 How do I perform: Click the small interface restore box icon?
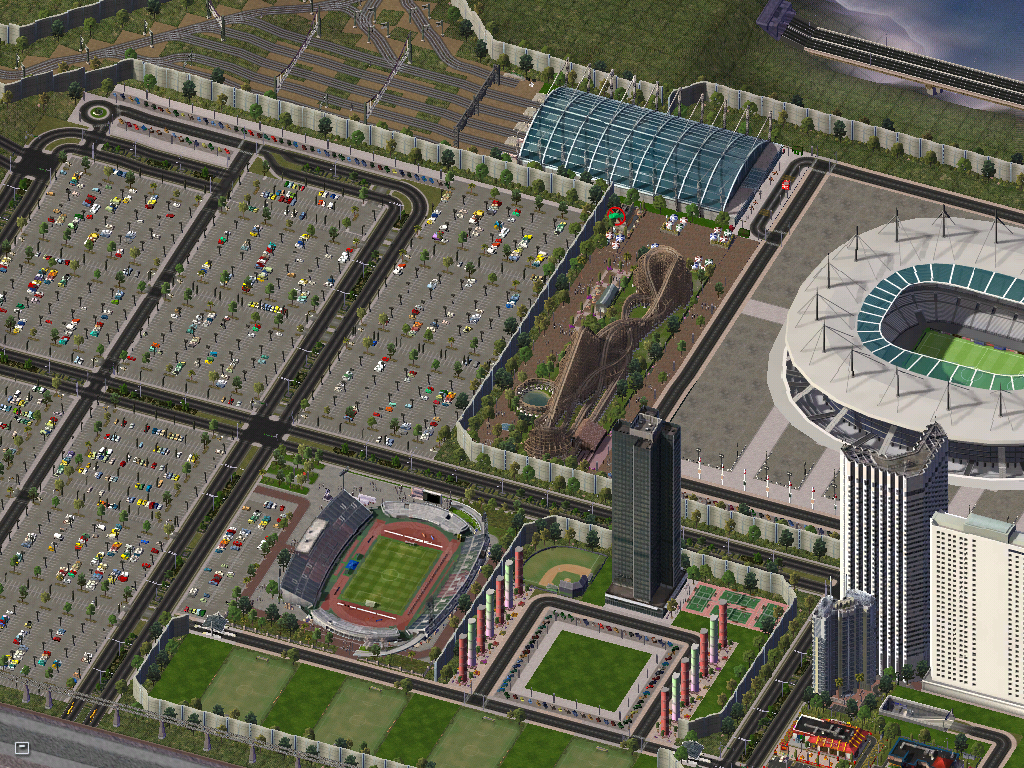tap(22, 747)
